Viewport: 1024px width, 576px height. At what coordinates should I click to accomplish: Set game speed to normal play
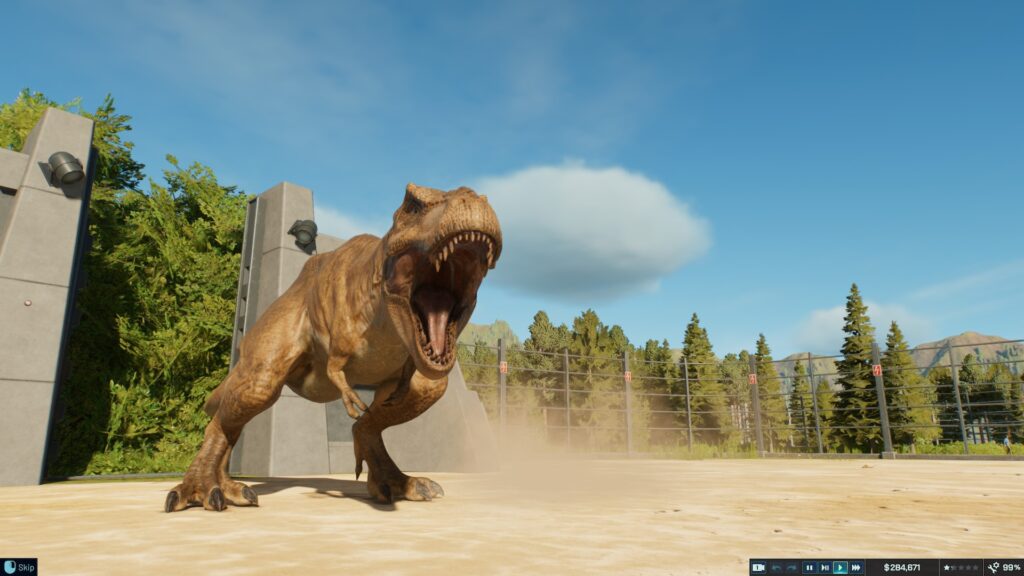pos(840,567)
